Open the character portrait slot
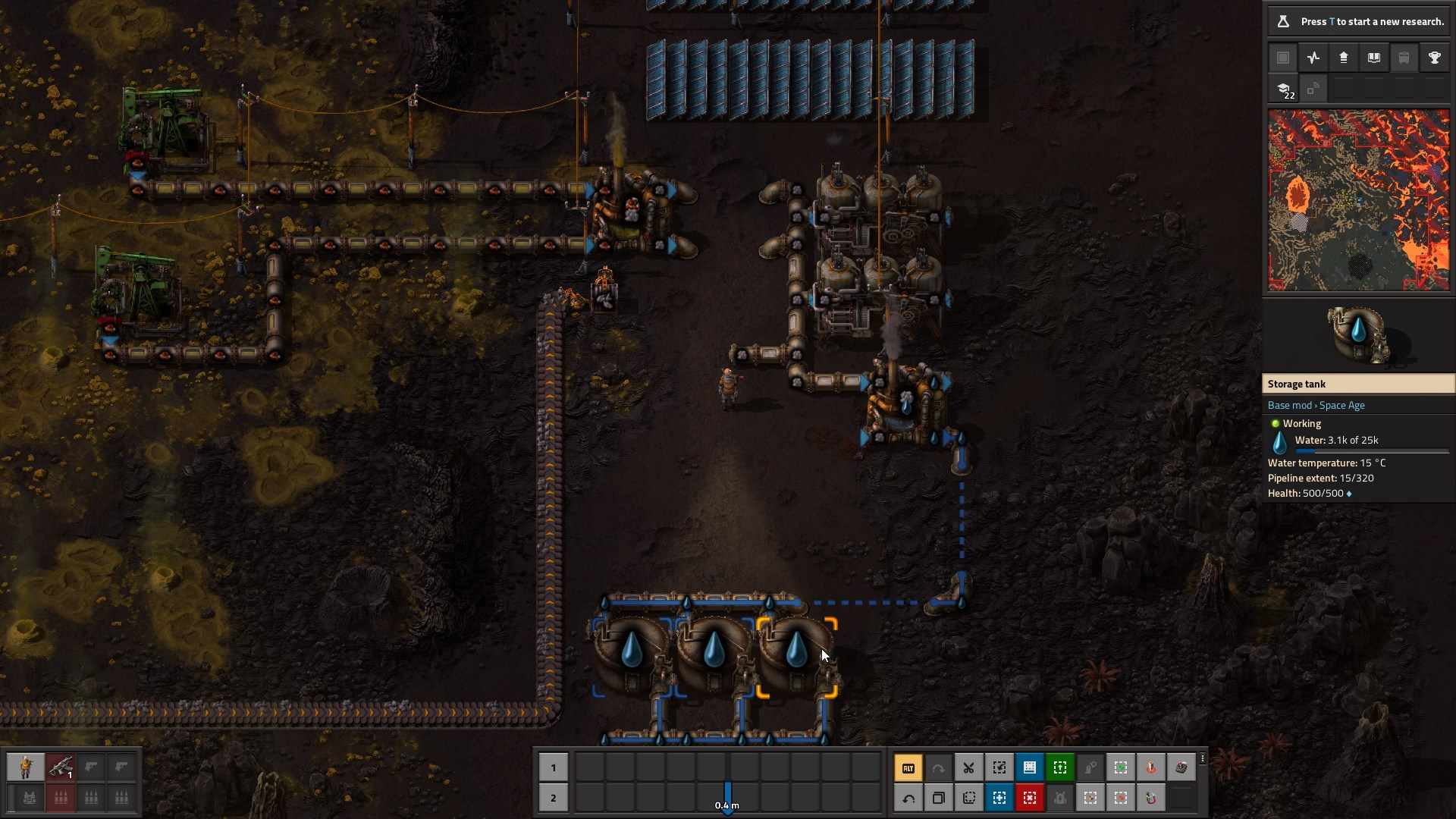 click(26, 767)
